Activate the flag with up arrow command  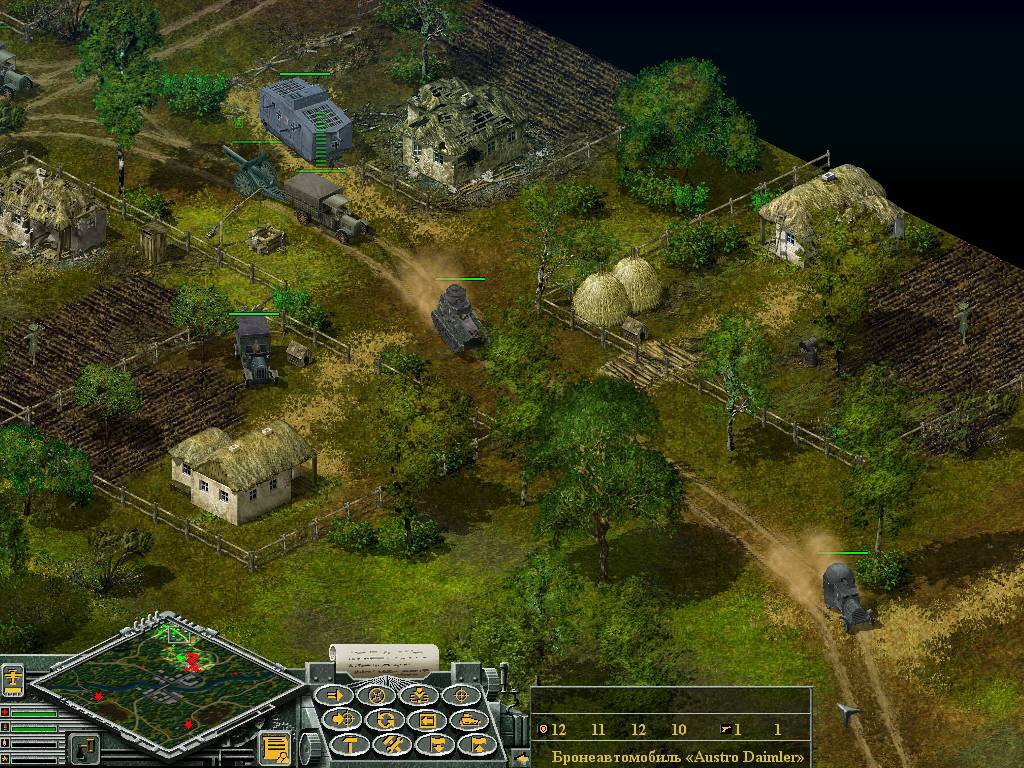pyautogui.click(x=477, y=743)
